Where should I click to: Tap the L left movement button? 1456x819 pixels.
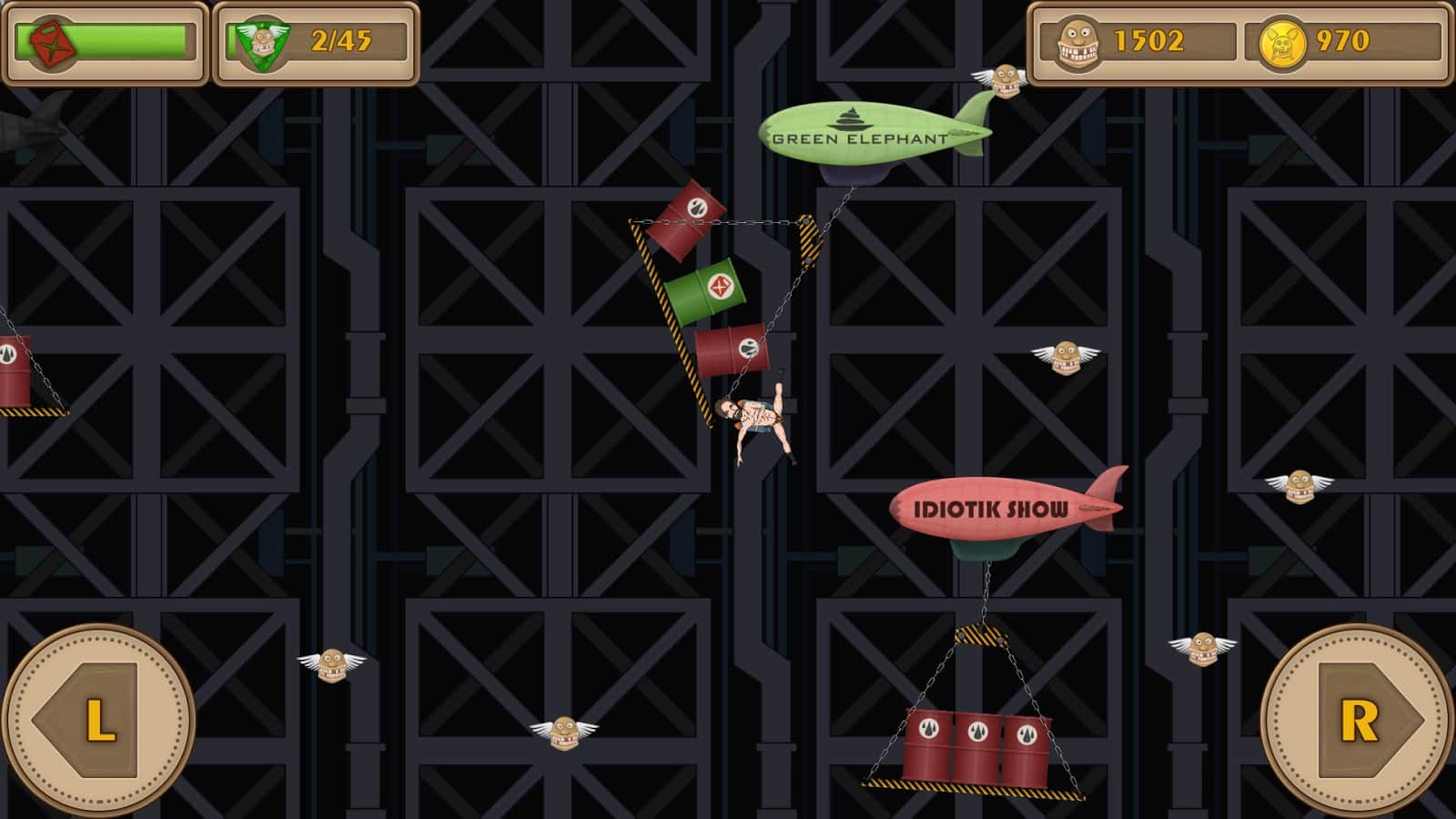[98, 720]
